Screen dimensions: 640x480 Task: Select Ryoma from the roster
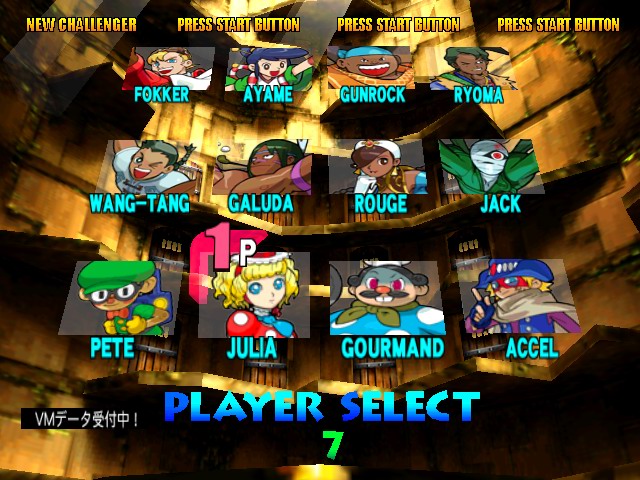pos(471,68)
